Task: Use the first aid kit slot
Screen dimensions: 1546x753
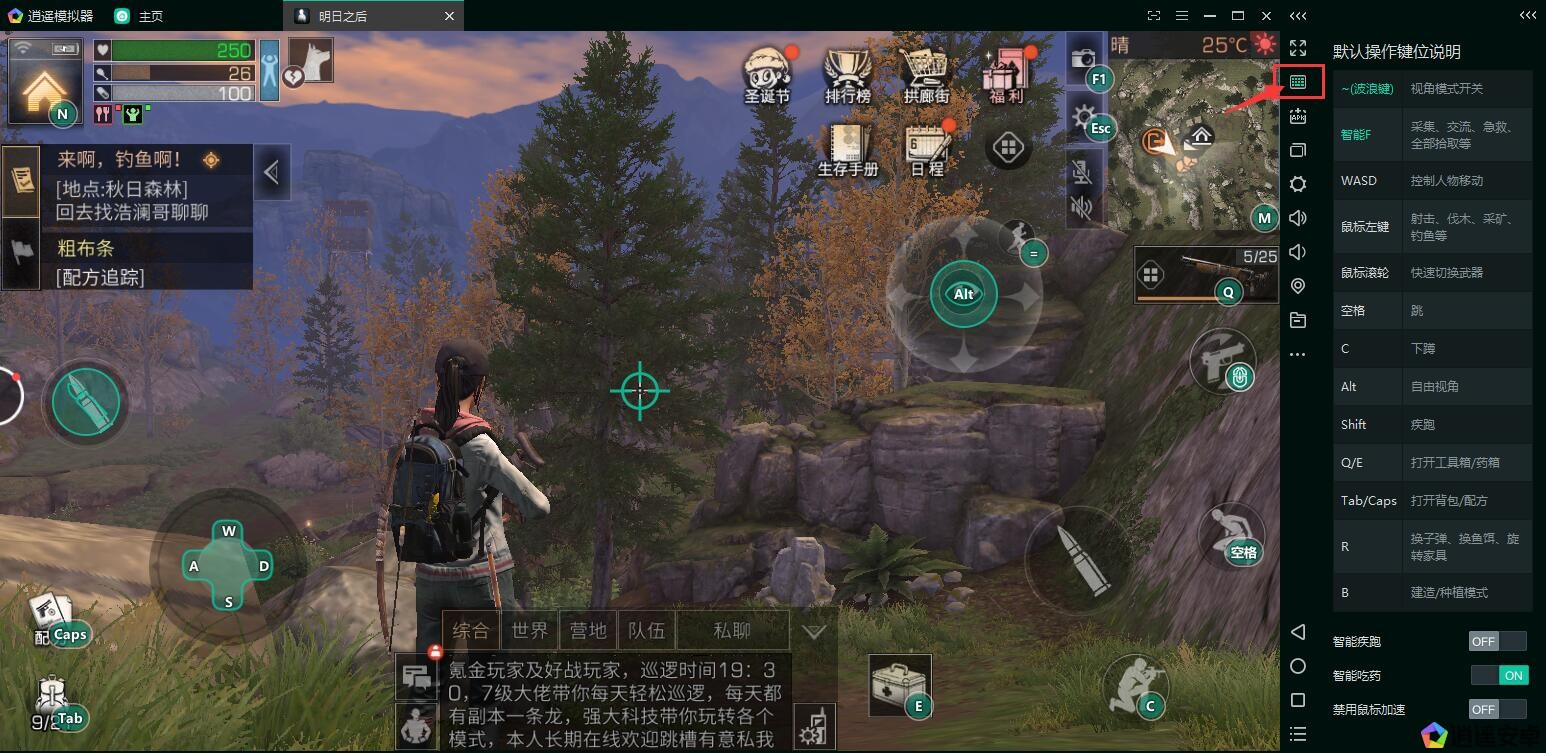Action: [x=899, y=685]
